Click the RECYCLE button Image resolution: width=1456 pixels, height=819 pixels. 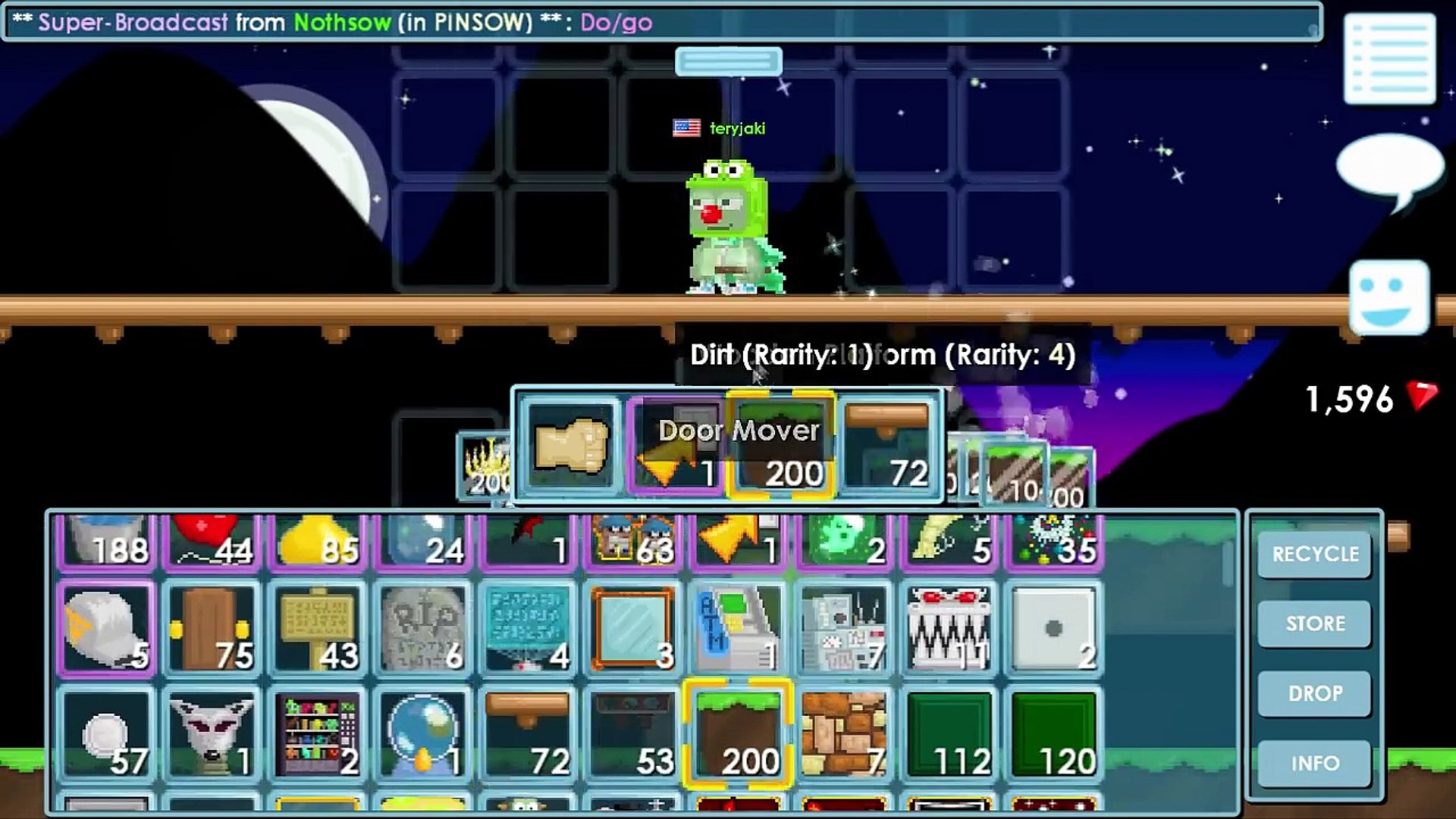[x=1315, y=554]
